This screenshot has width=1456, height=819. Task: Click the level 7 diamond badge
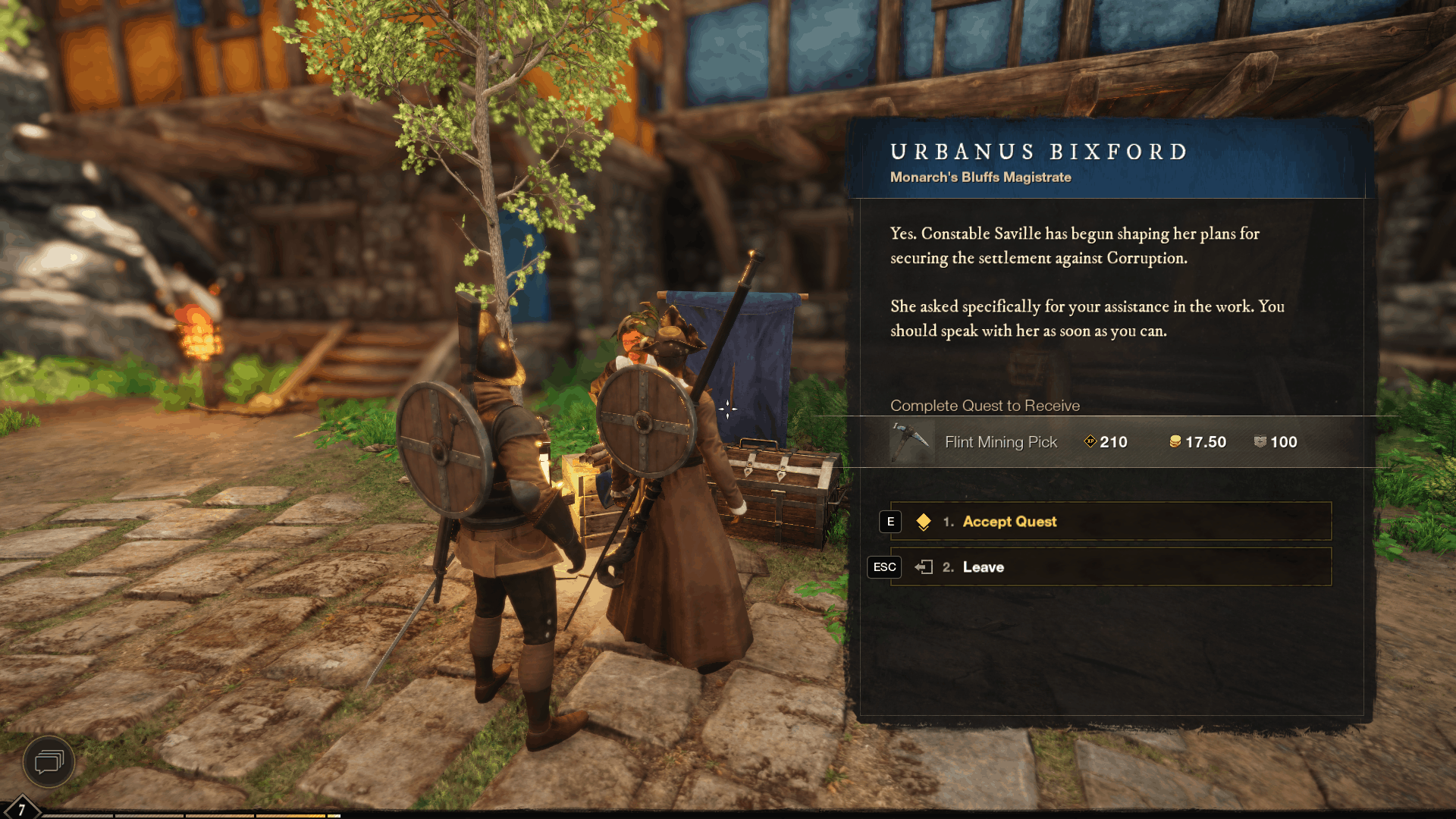[x=20, y=808]
